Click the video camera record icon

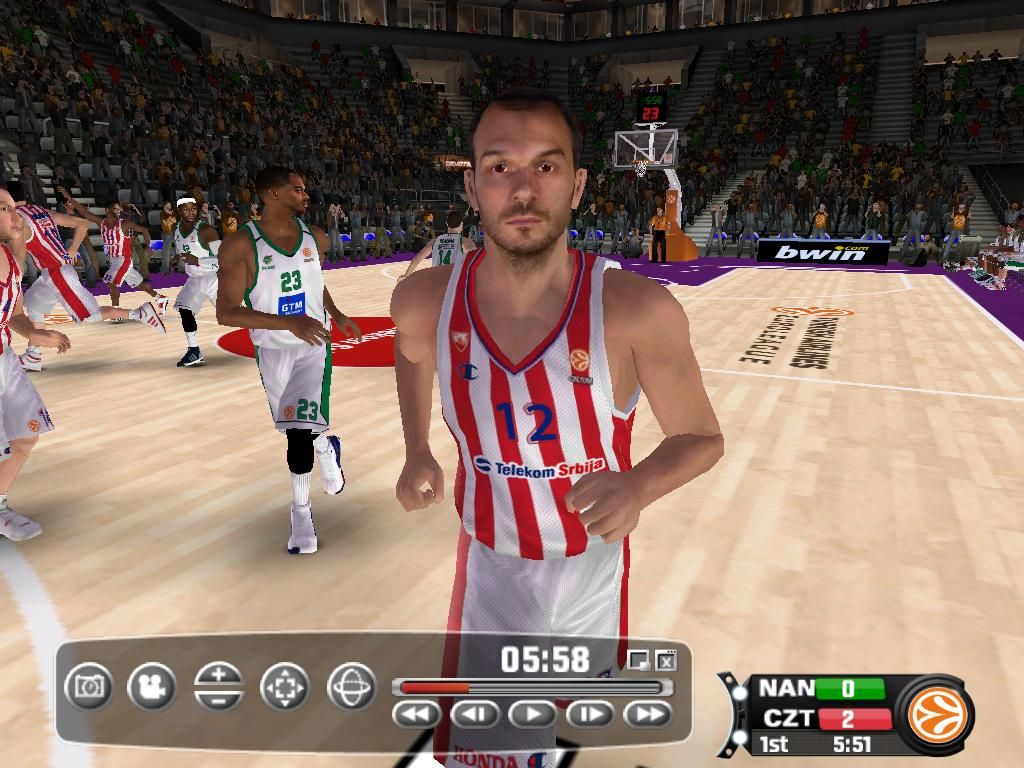coord(152,687)
